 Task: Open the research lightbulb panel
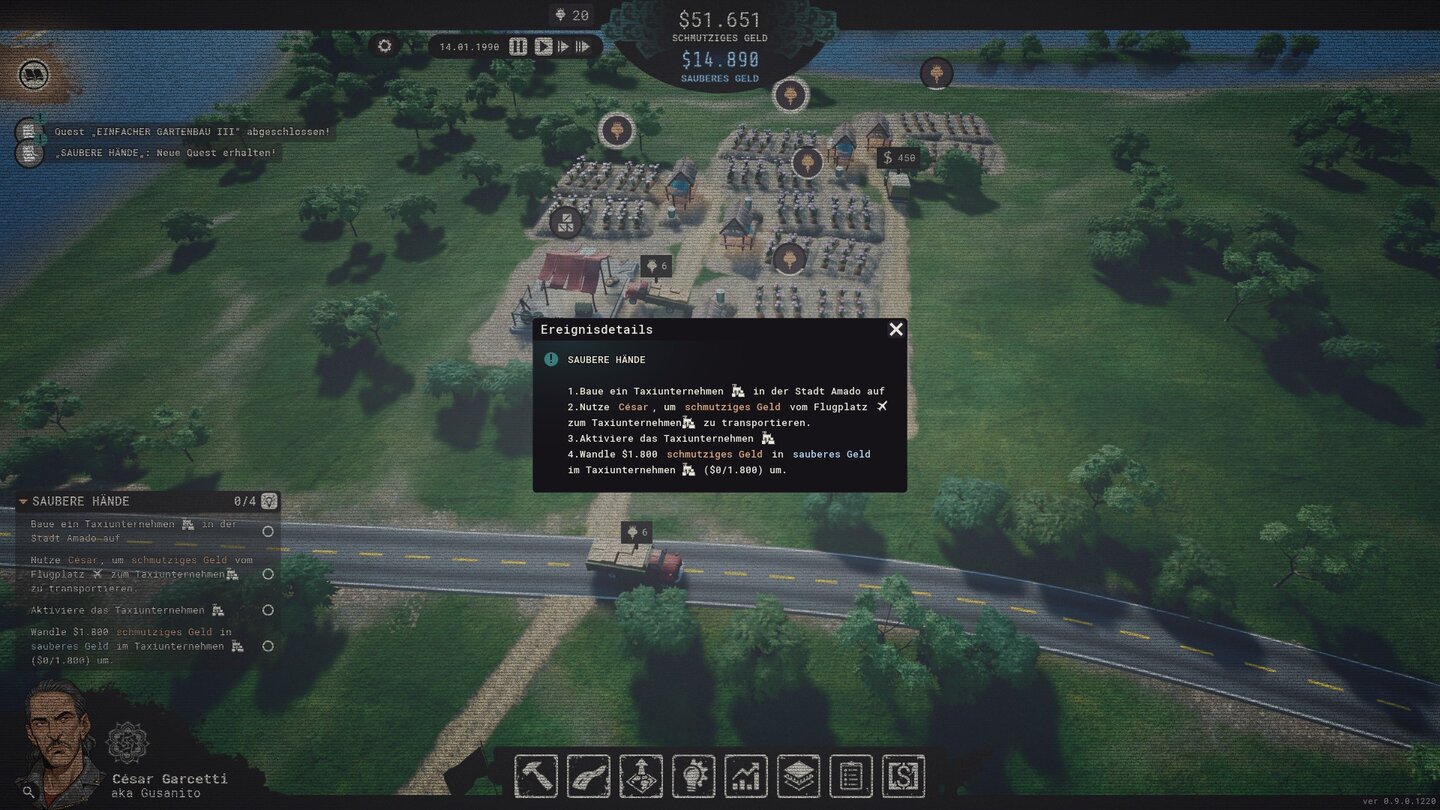click(693, 775)
